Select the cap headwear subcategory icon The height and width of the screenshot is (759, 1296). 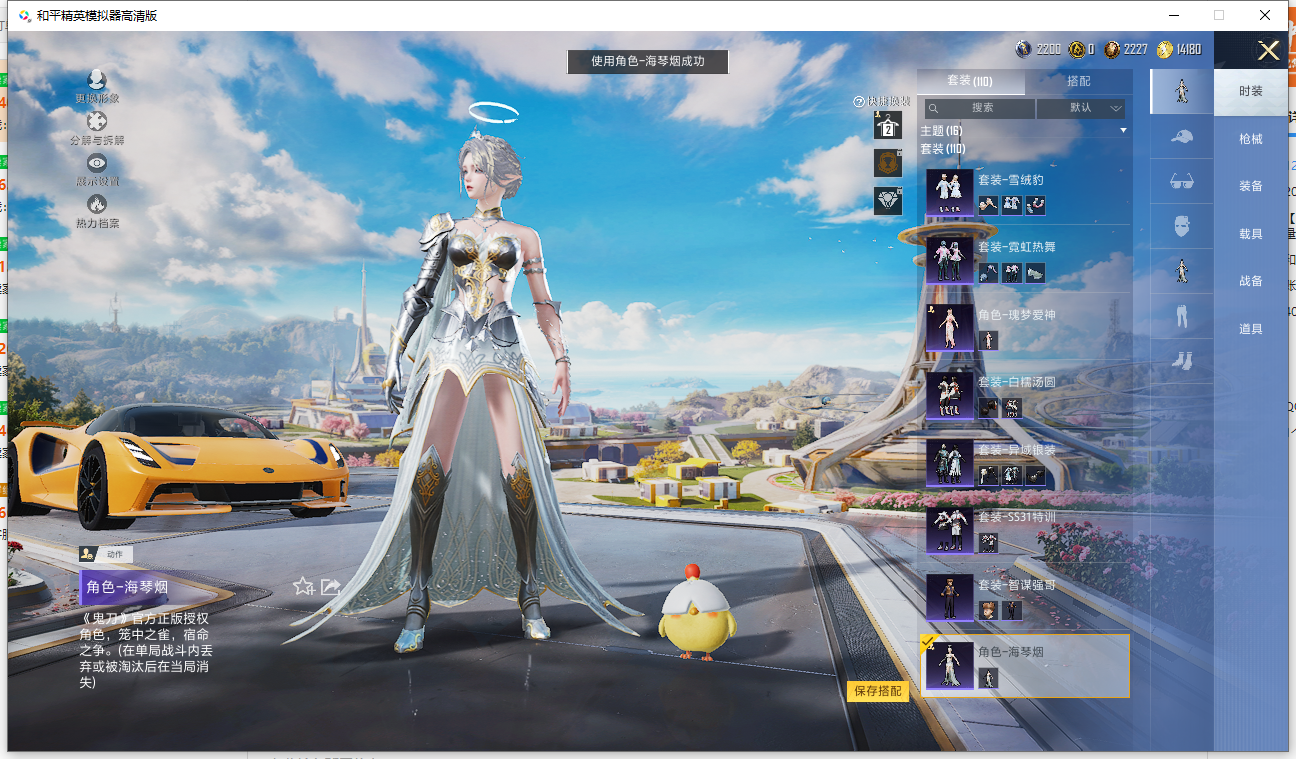coord(1181,137)
